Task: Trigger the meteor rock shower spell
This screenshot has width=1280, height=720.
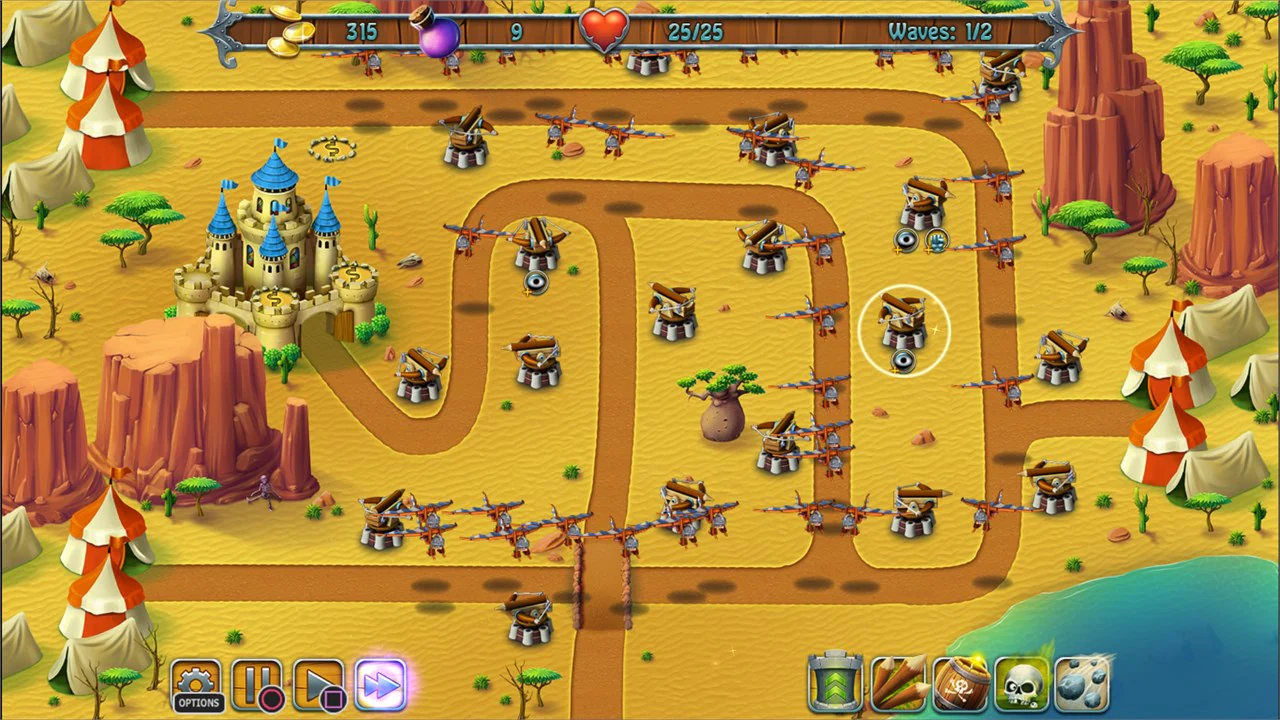Action: (x=1083, y=683)
